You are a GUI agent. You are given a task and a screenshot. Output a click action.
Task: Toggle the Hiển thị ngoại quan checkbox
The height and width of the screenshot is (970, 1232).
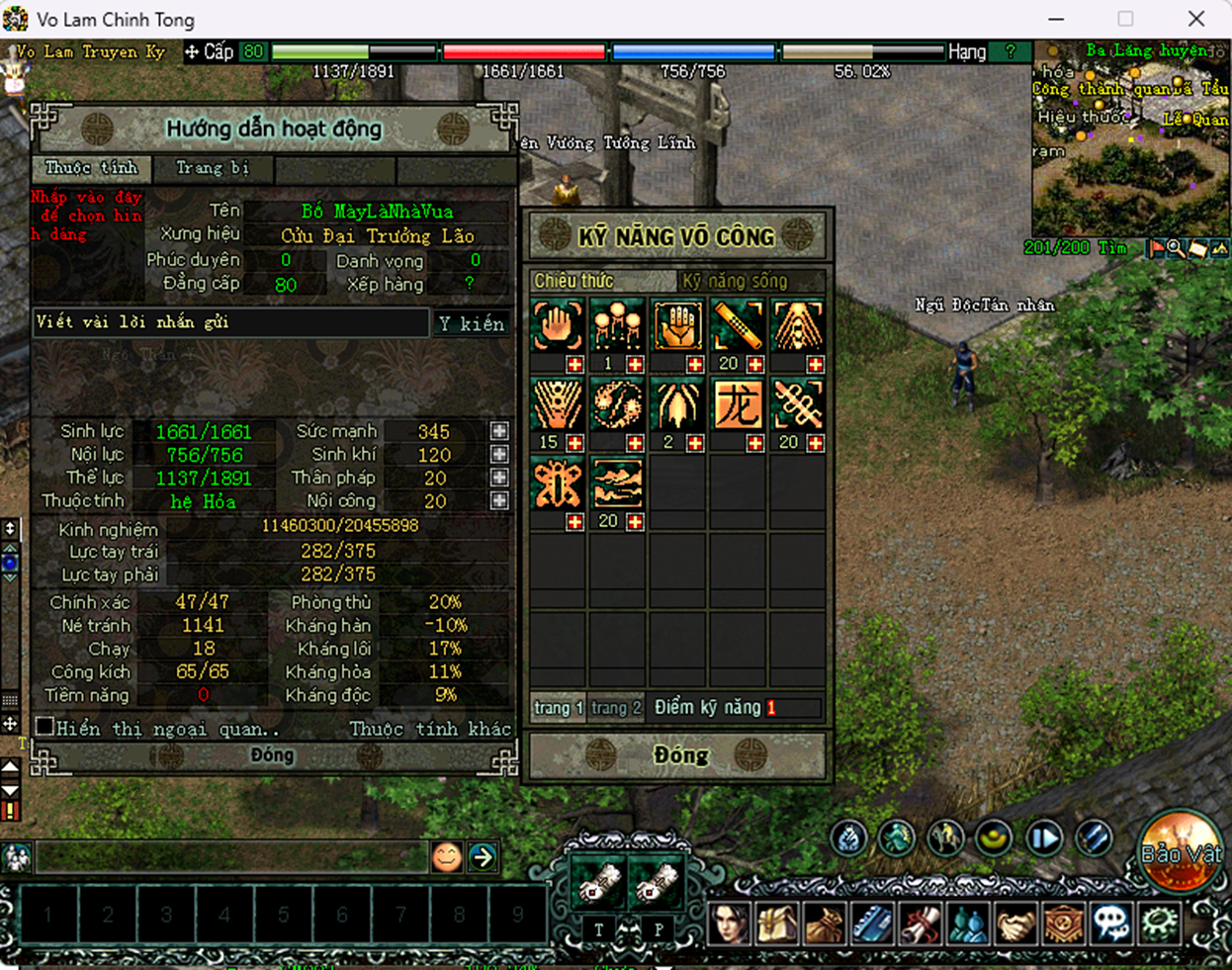pos(44,727)
